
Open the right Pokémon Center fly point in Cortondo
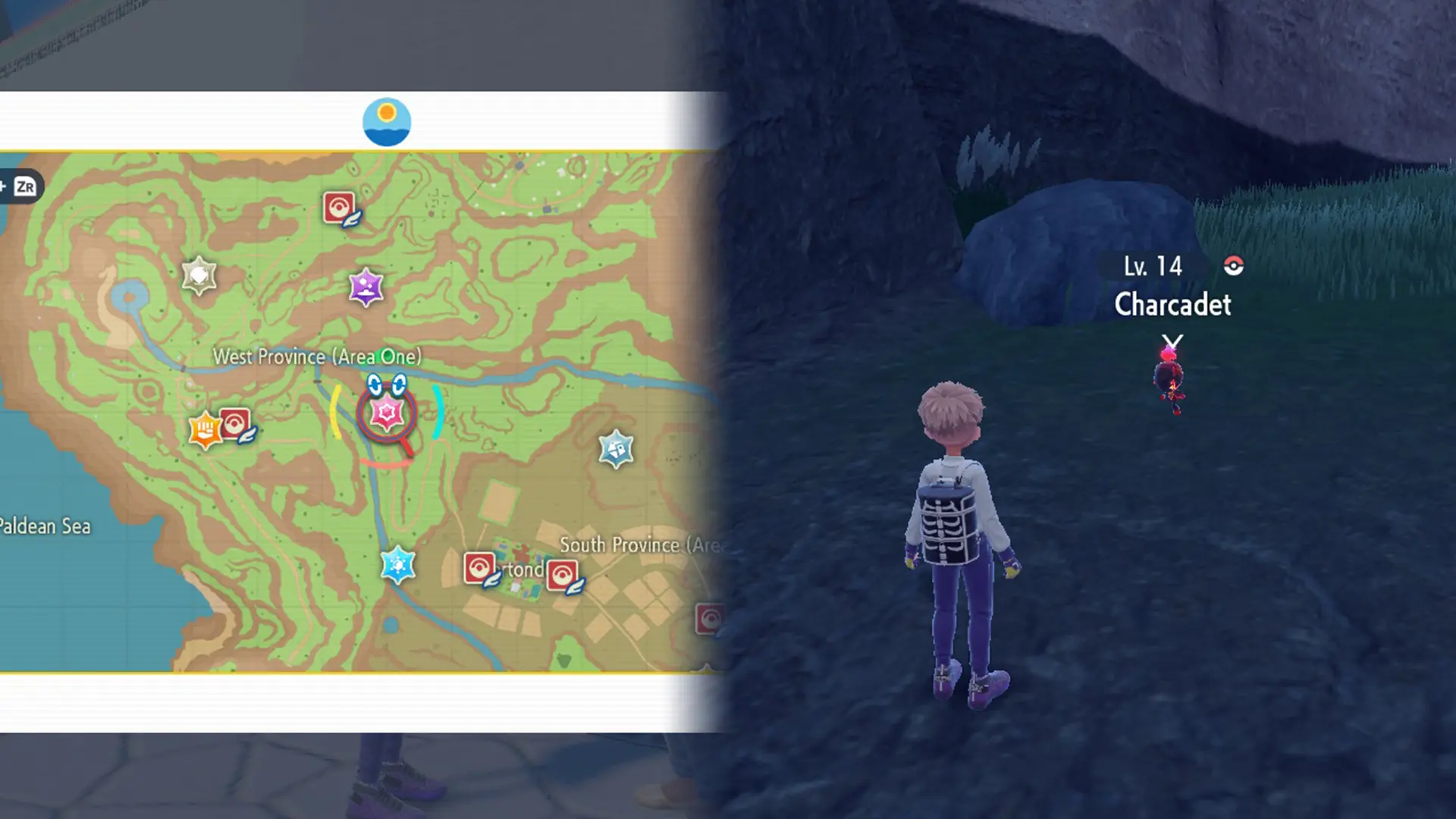[x=563, y=574]
